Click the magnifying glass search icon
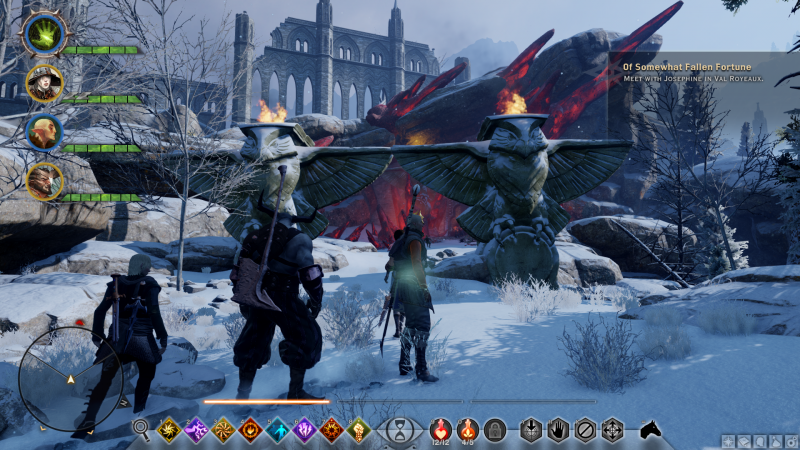The image size is (800, 450). pyautogui.click(x=141, y=429)
